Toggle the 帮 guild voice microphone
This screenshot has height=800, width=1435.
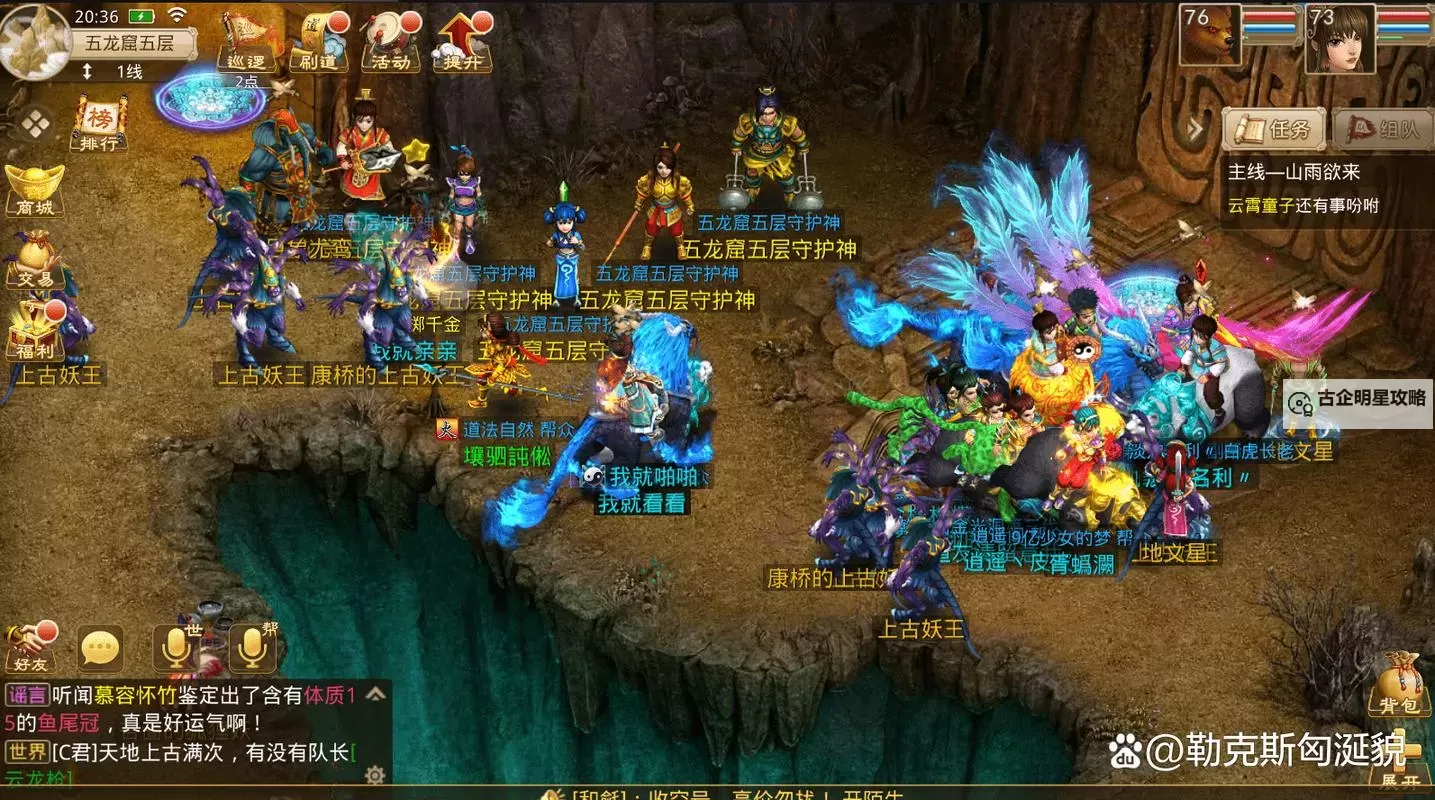click(252, 645)
